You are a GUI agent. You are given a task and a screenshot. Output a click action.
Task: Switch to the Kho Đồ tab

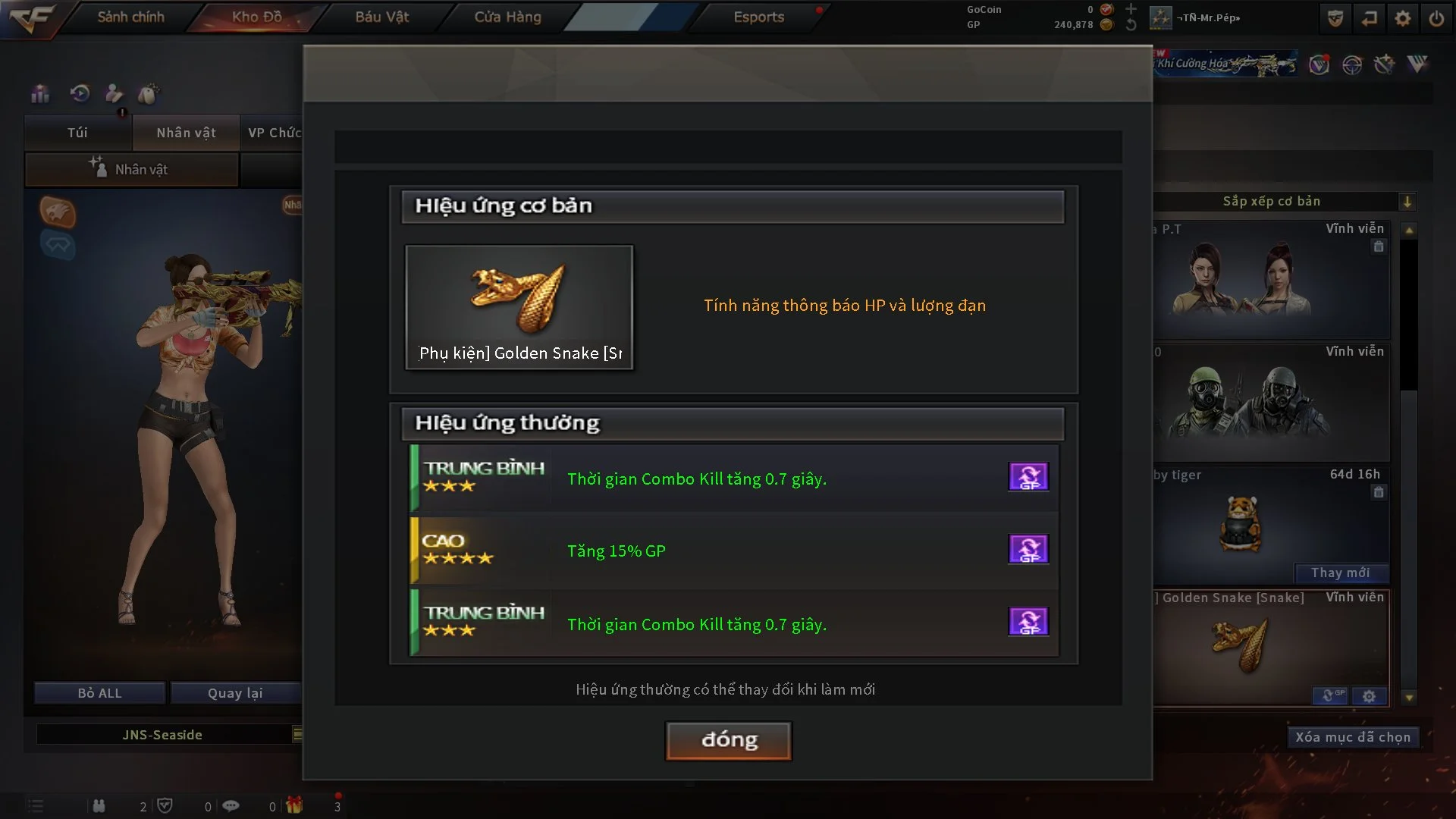256,17
